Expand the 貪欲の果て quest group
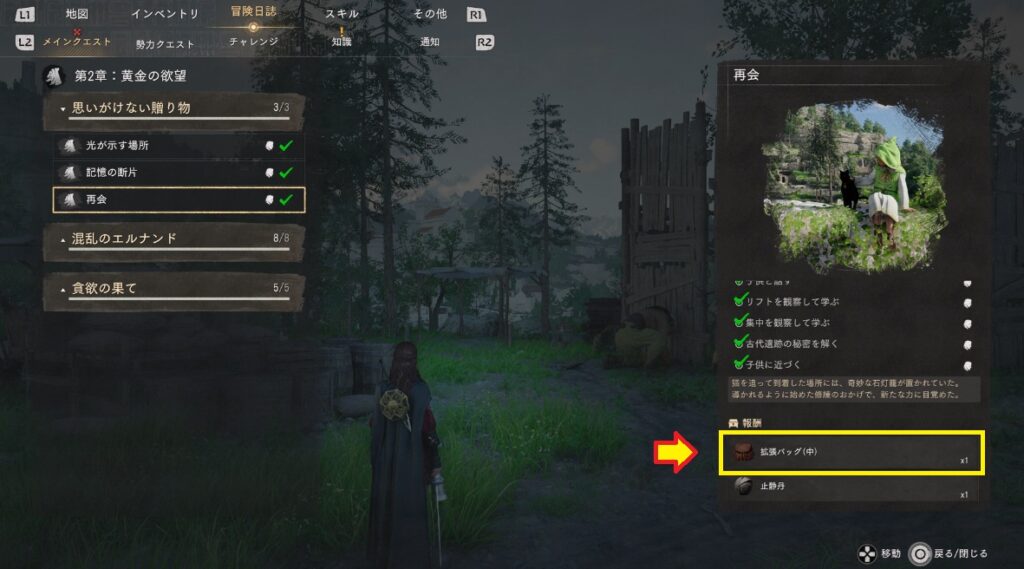Image resolution: width=1024 pixels, height=569 pixels. 174,289
